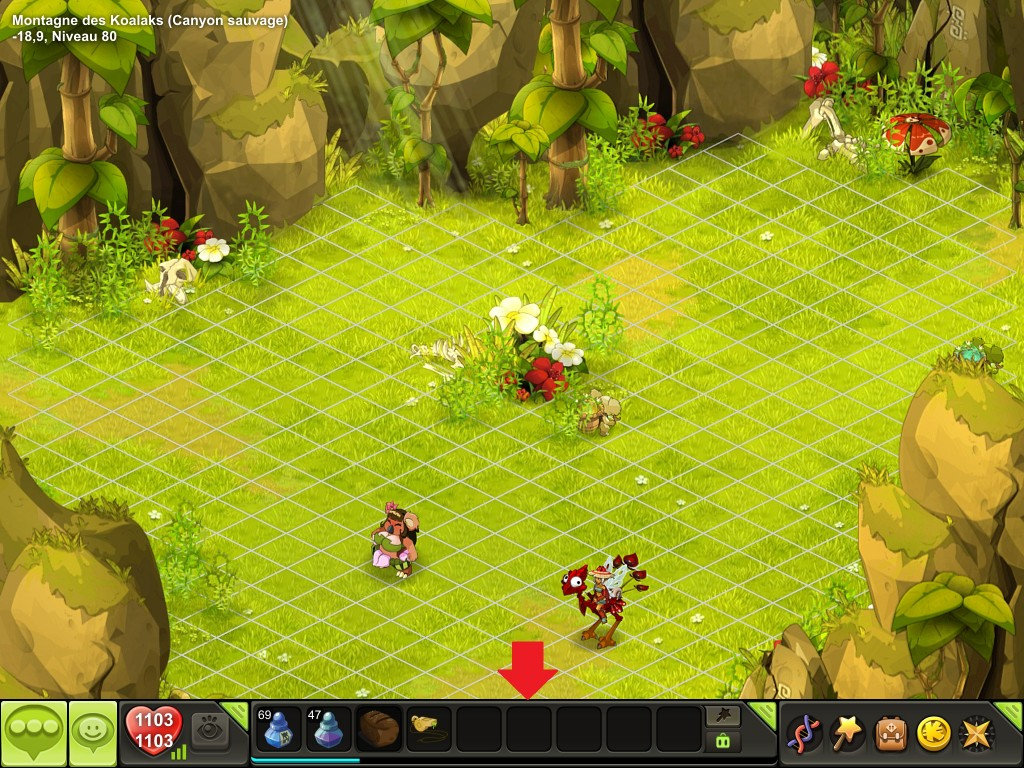Switch hotbar to items with green bag tab

click(722, 741)
